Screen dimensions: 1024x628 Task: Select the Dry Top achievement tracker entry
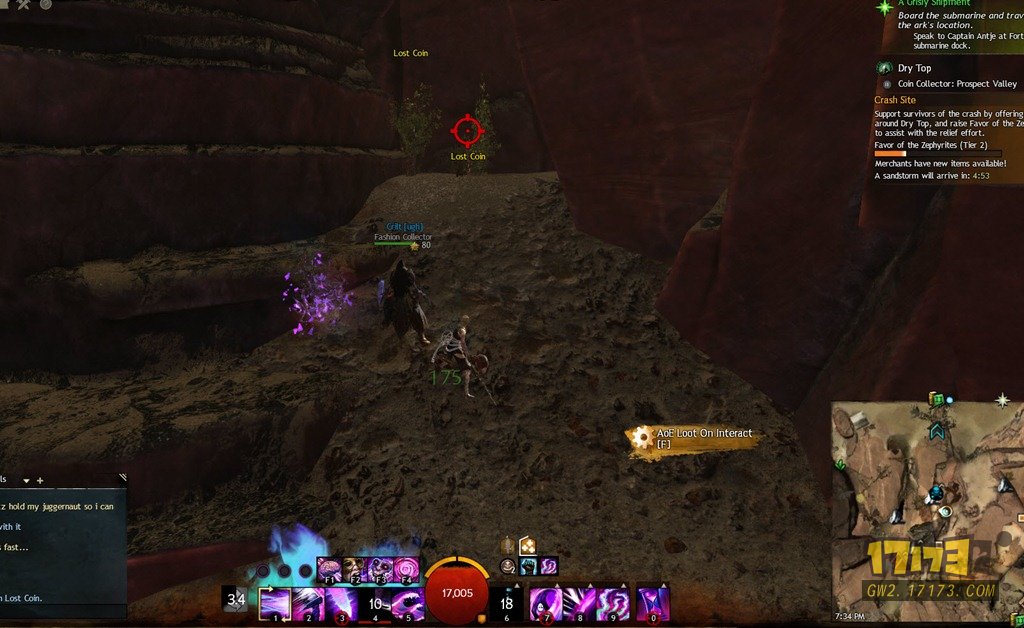tap(914, 68)
